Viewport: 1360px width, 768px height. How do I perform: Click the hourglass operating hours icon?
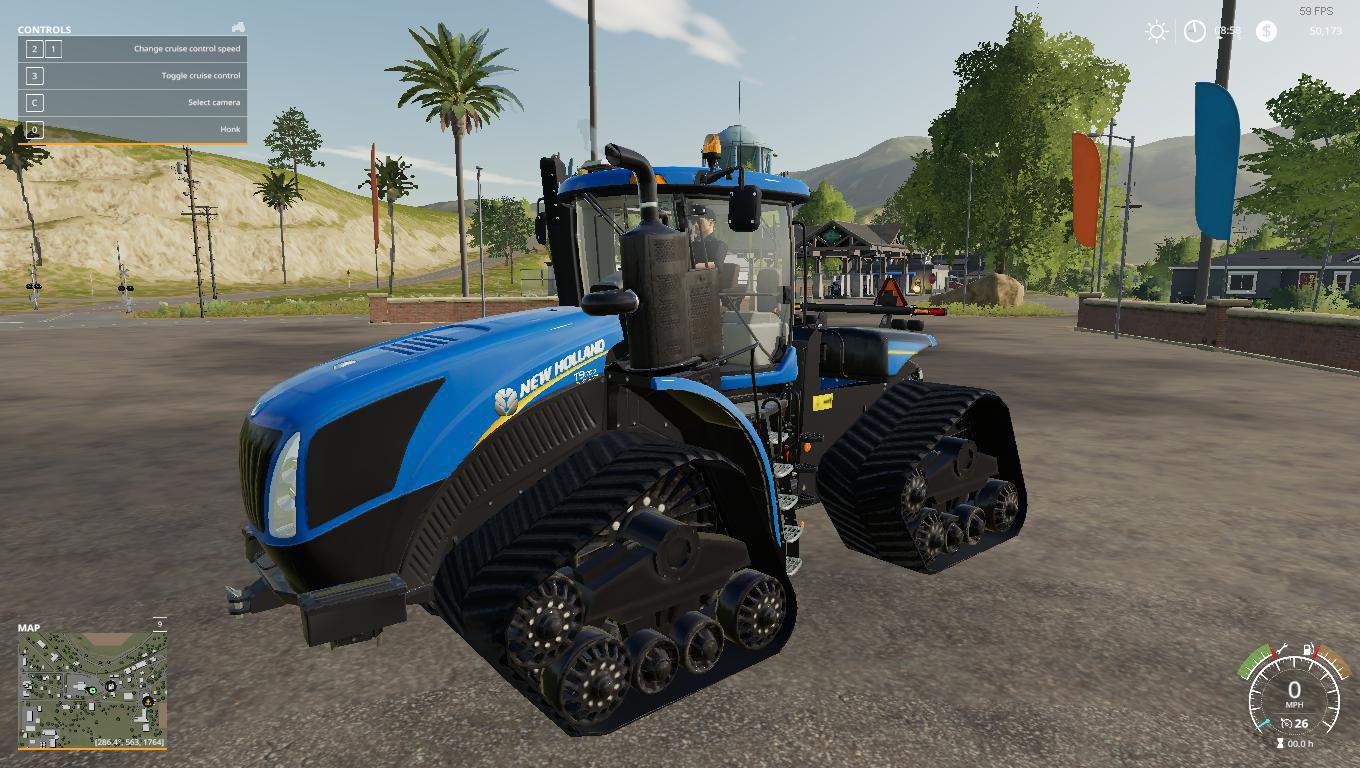click(1280, 742)
